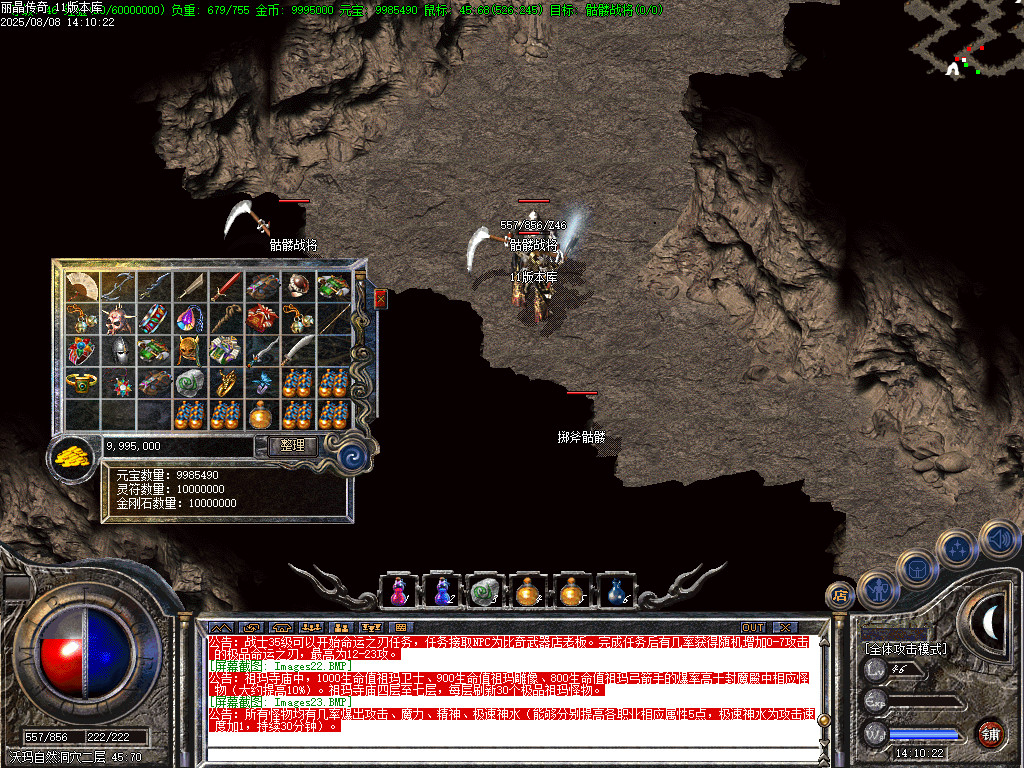This screenshot has width=1024, height=768.
Task: Close the inventory bag window
Action: click(380, 298)
